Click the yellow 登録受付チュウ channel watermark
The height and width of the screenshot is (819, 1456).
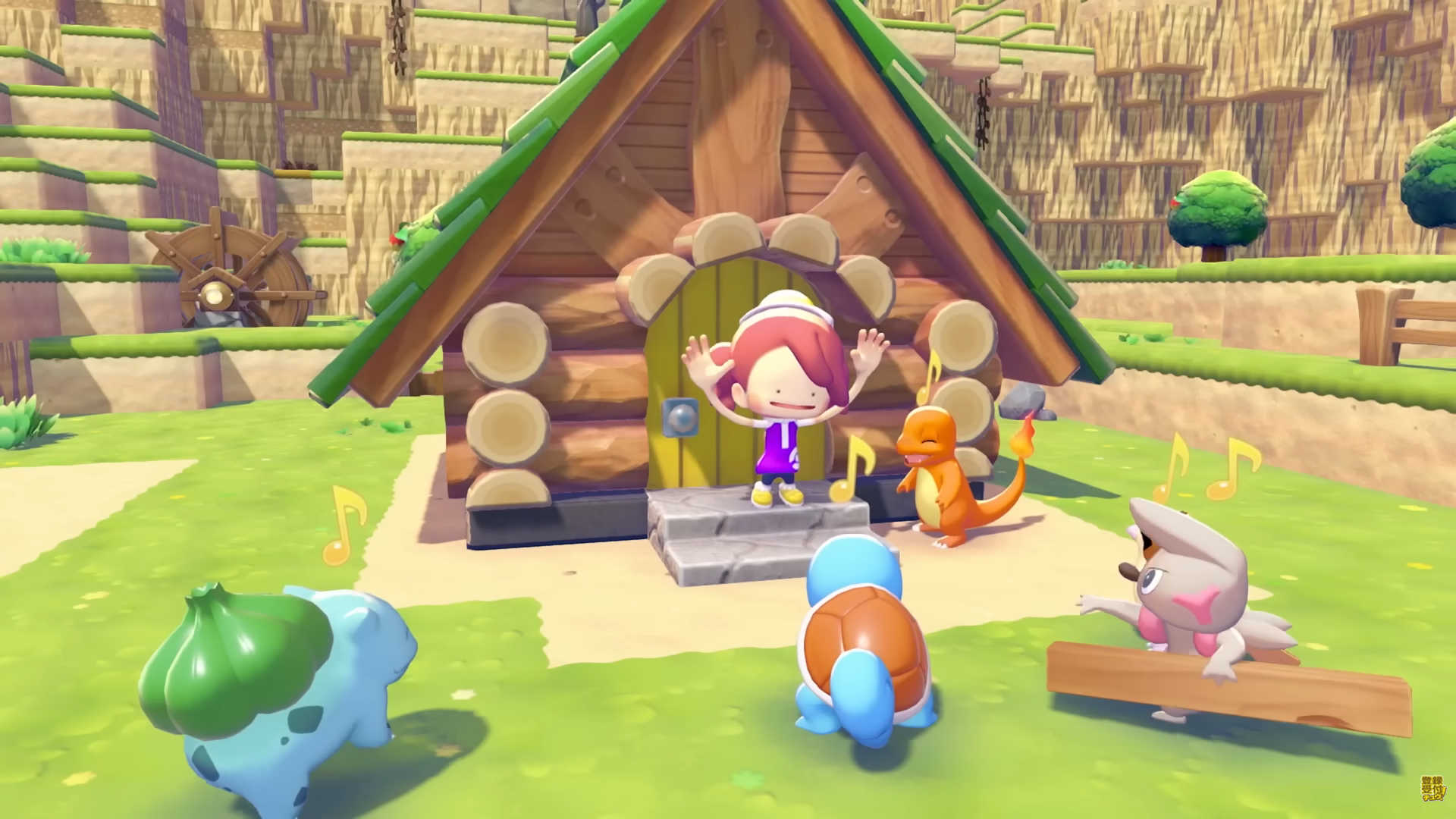pos(1432,789)
